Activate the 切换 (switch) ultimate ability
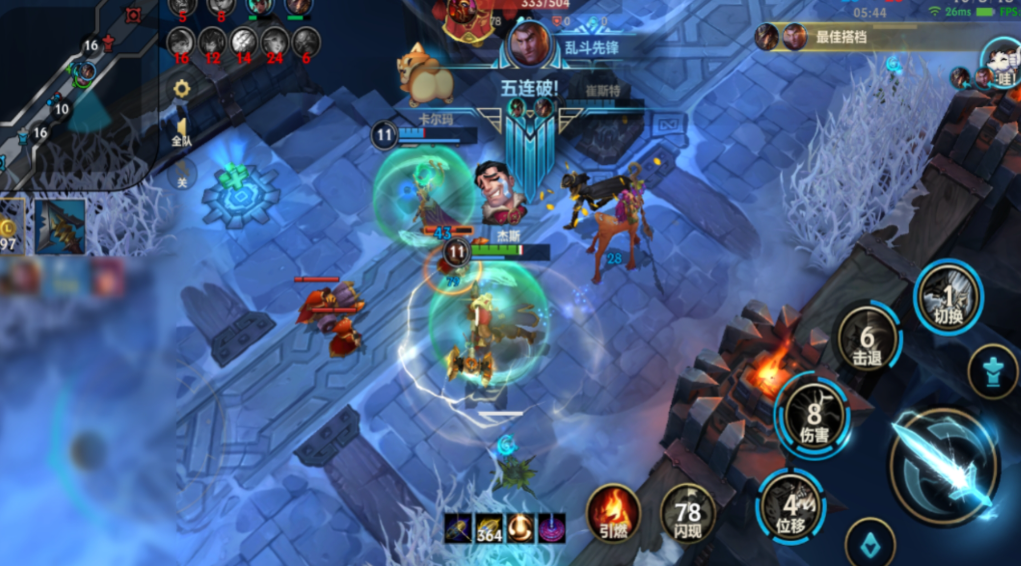This screenshot has width=1021, height=566. pyautogui.click(x=948, y=297)
